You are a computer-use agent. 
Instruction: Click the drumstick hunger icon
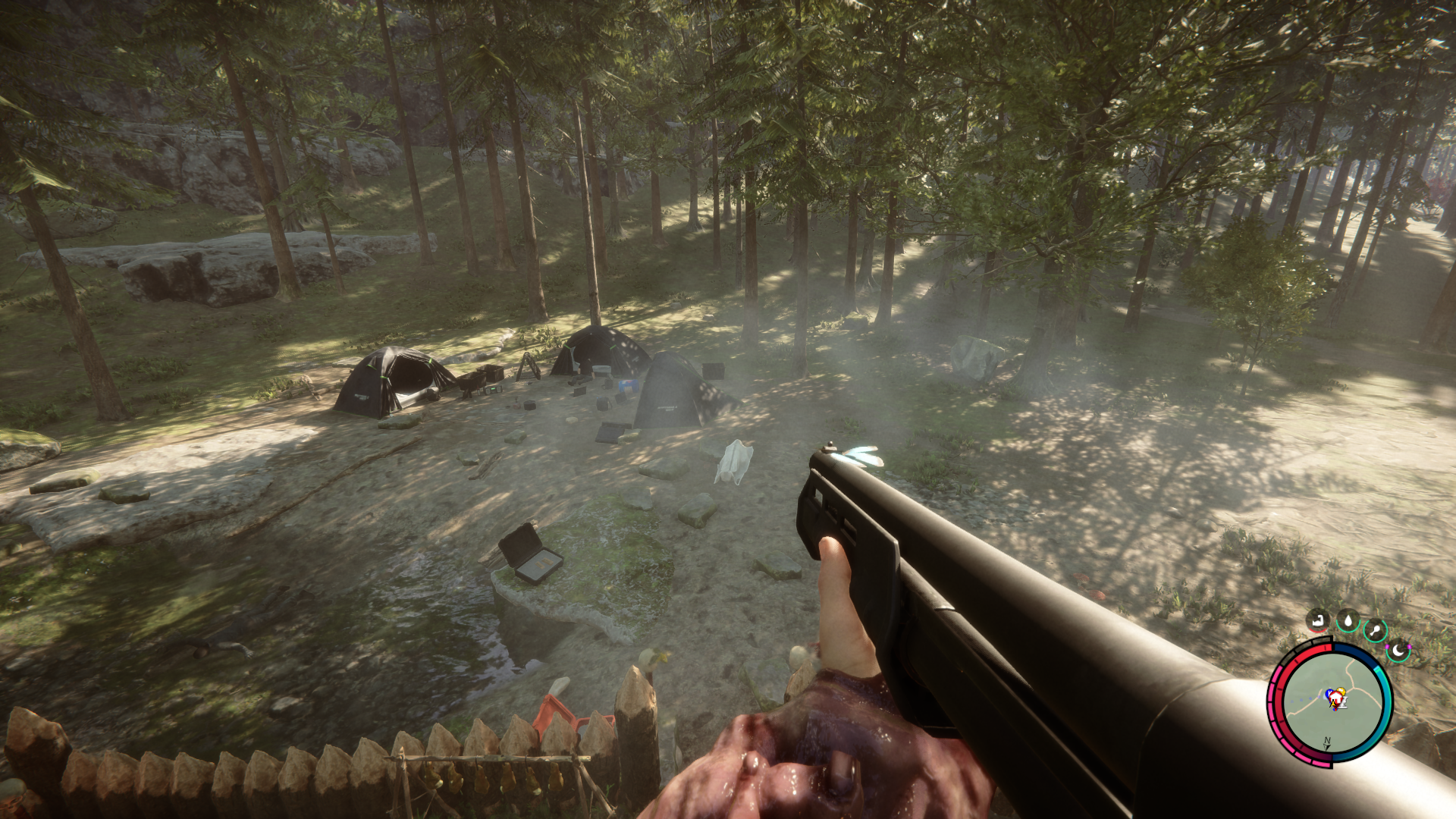[x=1376, y=629]
